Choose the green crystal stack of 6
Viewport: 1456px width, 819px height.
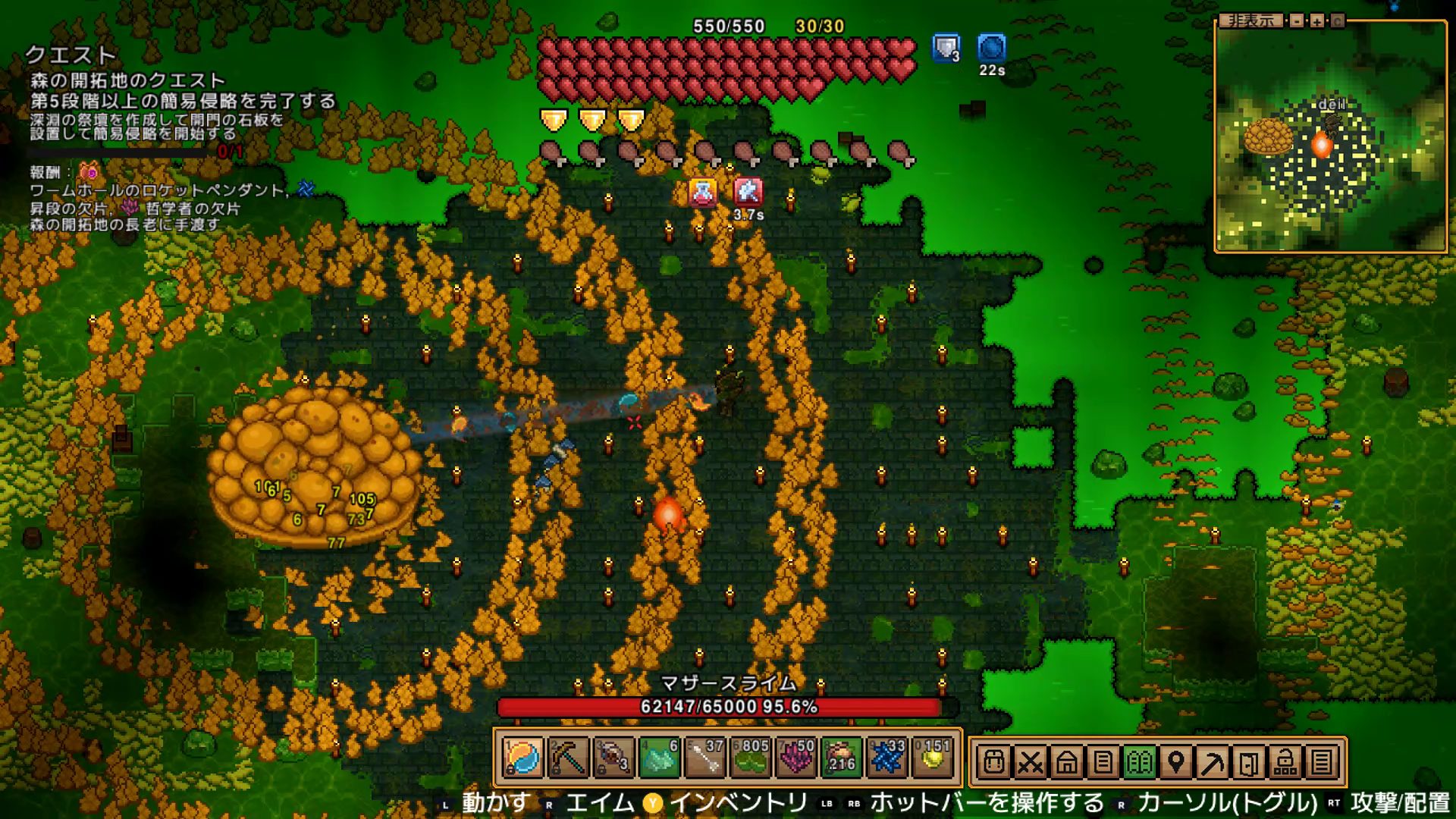659,758
